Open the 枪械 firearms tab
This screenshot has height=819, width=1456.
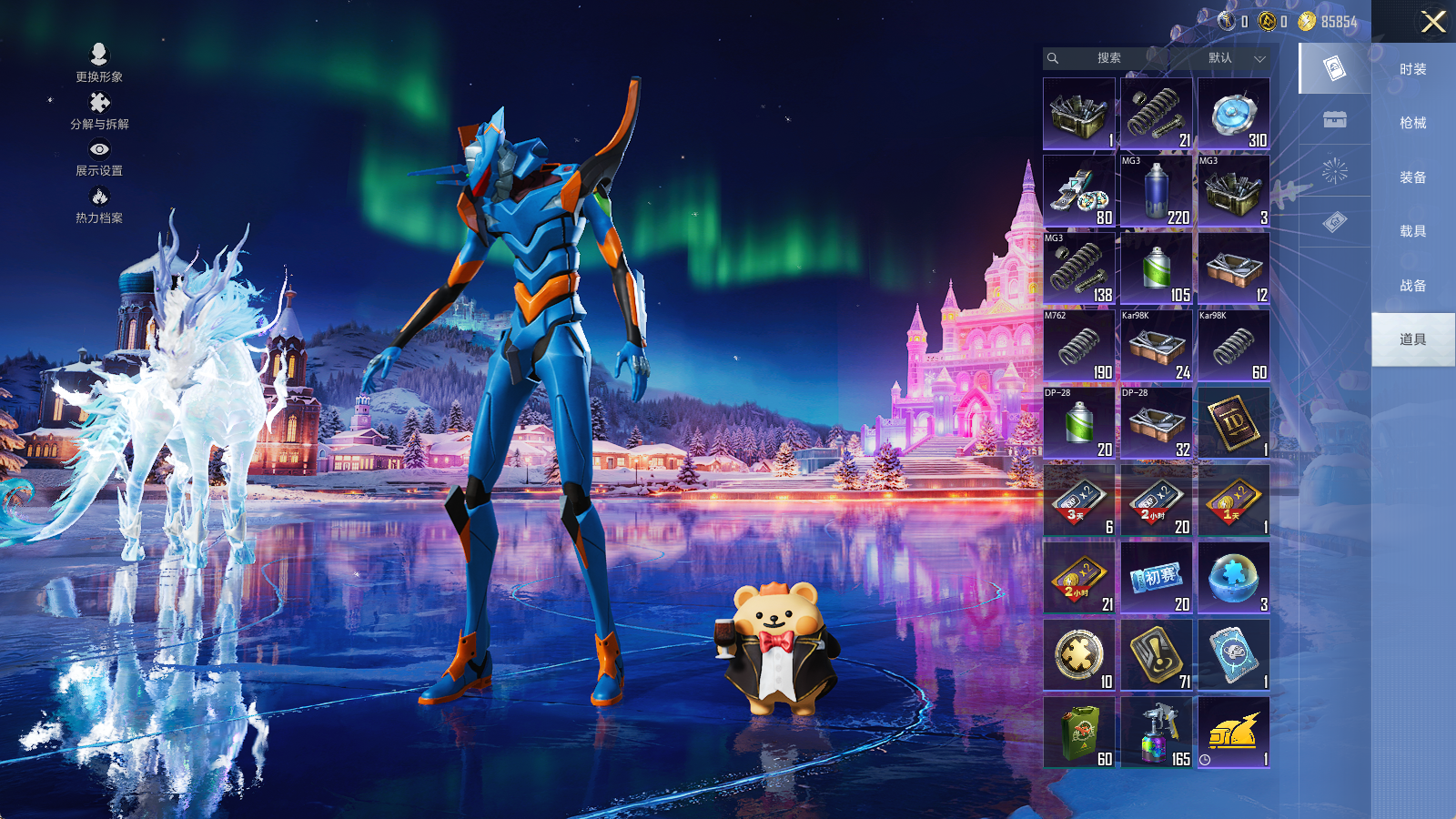[x=1412, y=123]
